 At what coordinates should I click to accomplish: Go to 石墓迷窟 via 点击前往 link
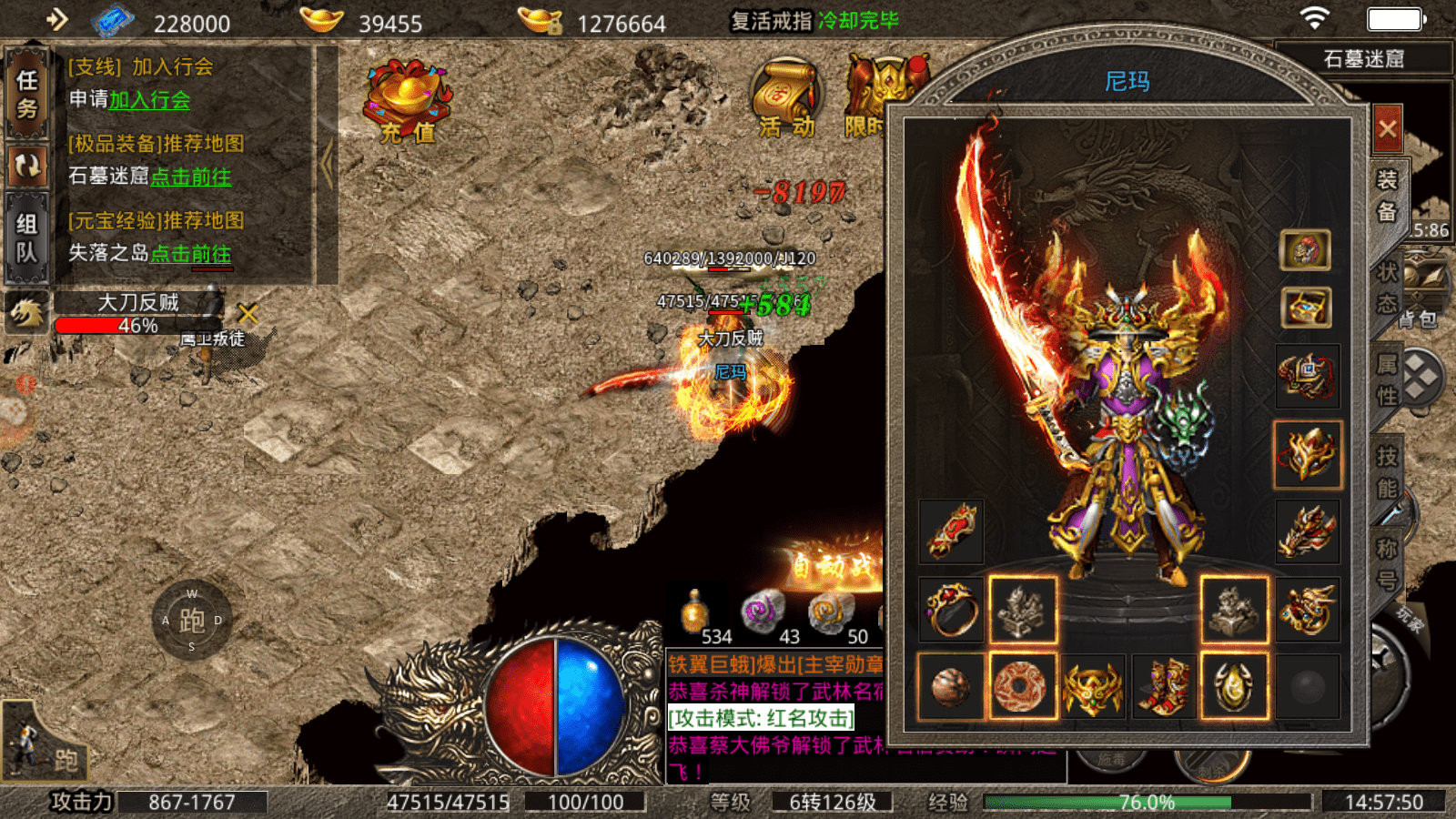click(x=190, y=177)
